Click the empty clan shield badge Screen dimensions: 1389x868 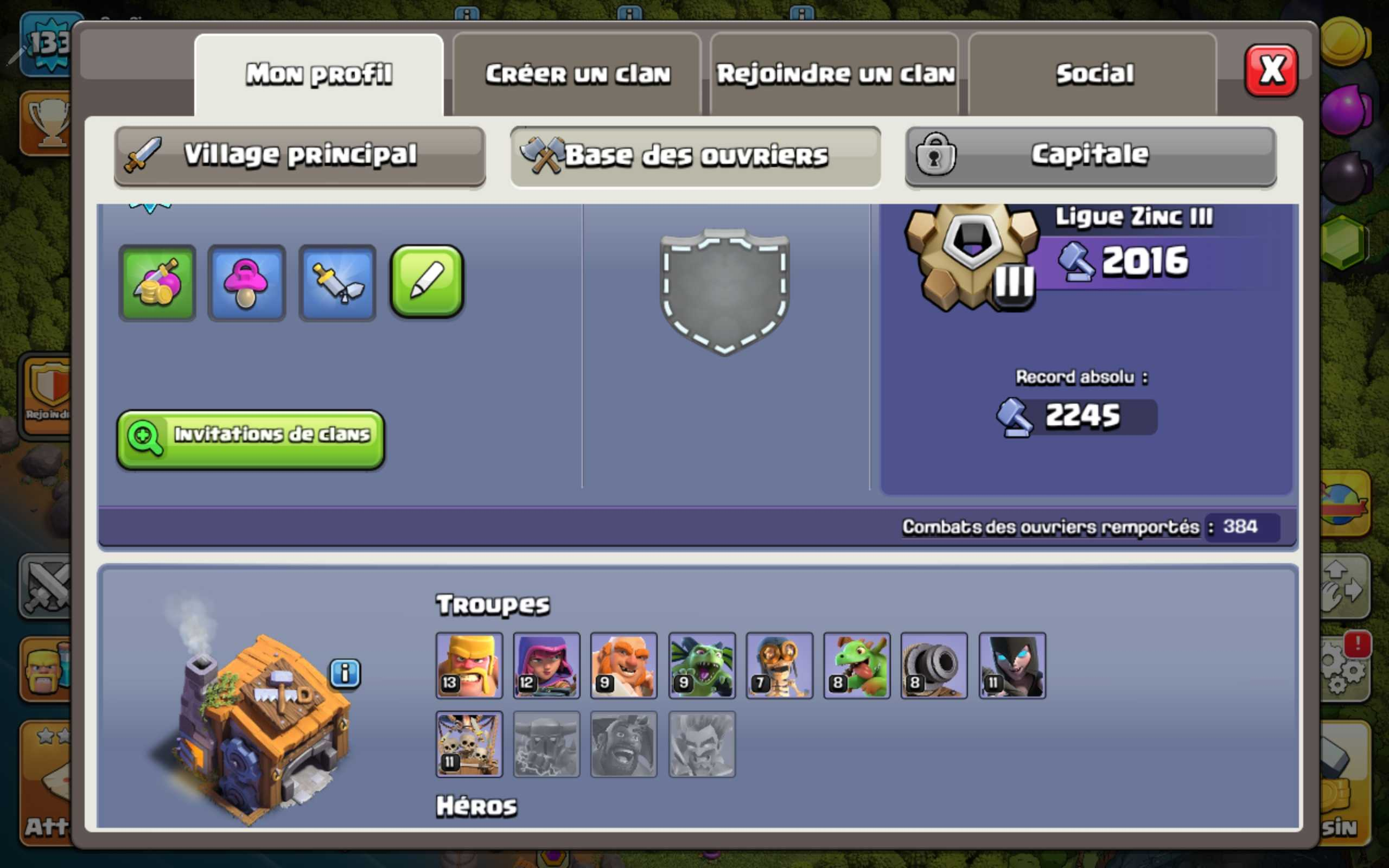pyautogui.click(x=725, y=292)
